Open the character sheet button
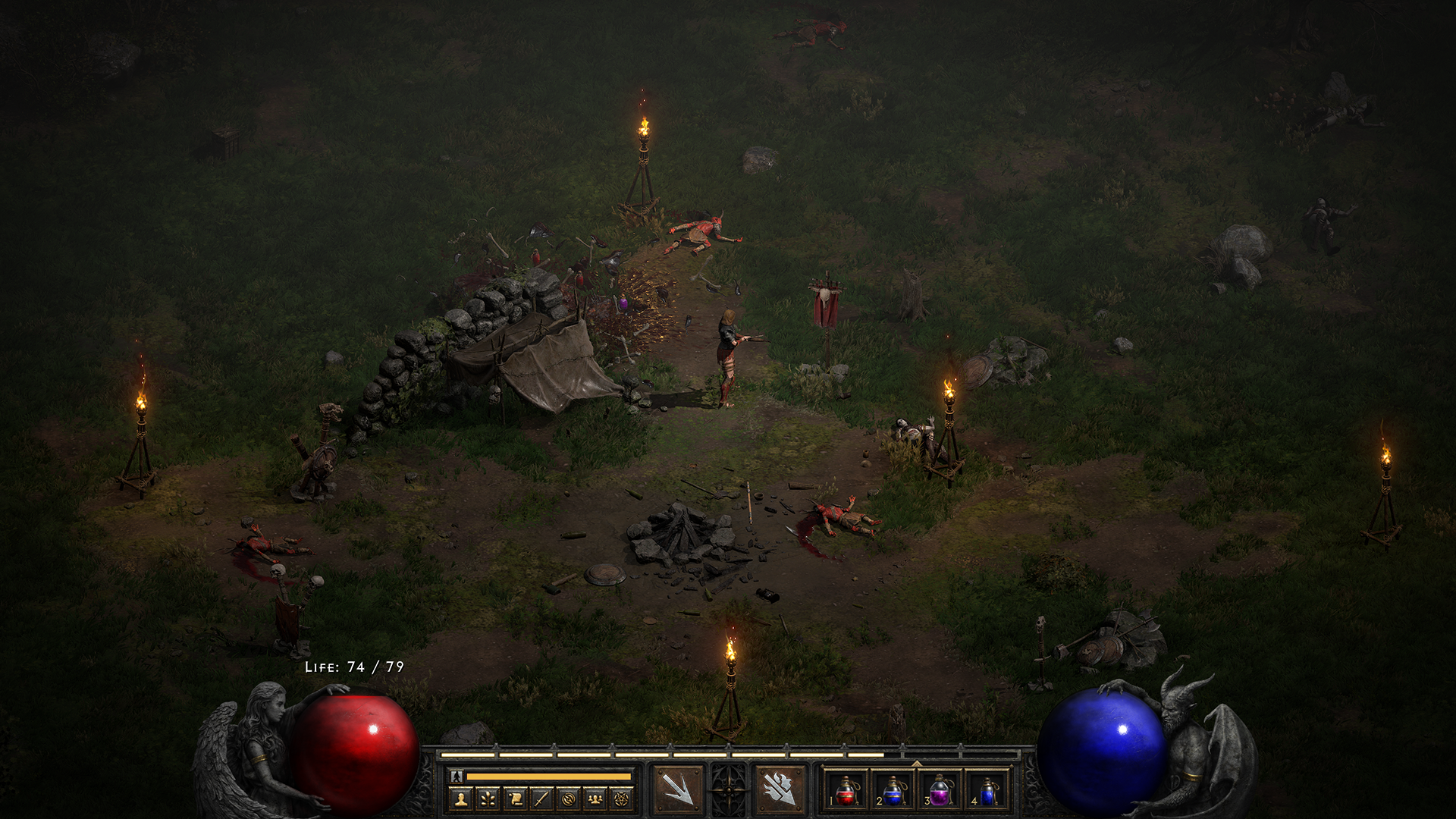 461,799
